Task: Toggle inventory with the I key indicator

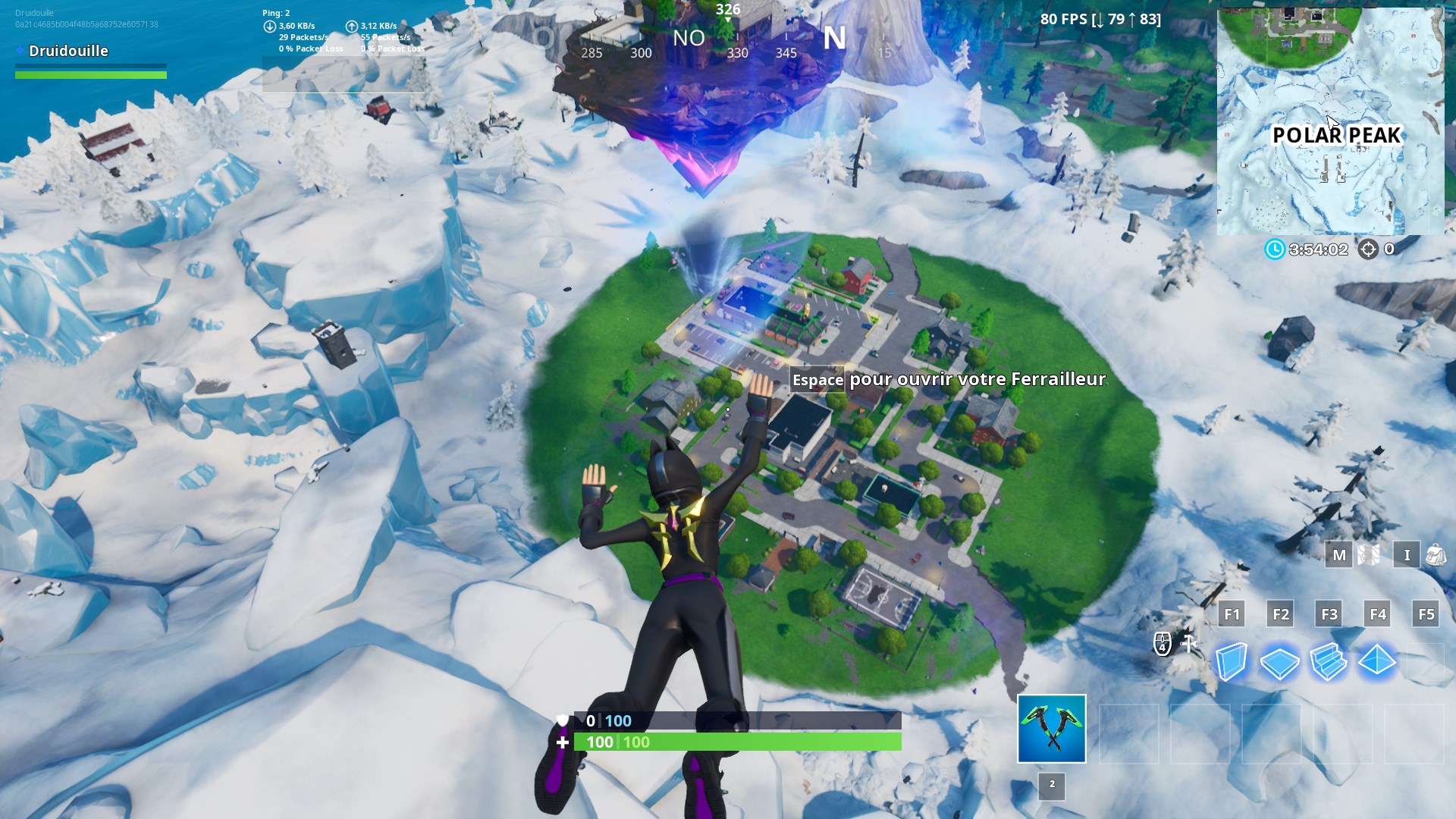Action: (x=1407, y=555)
